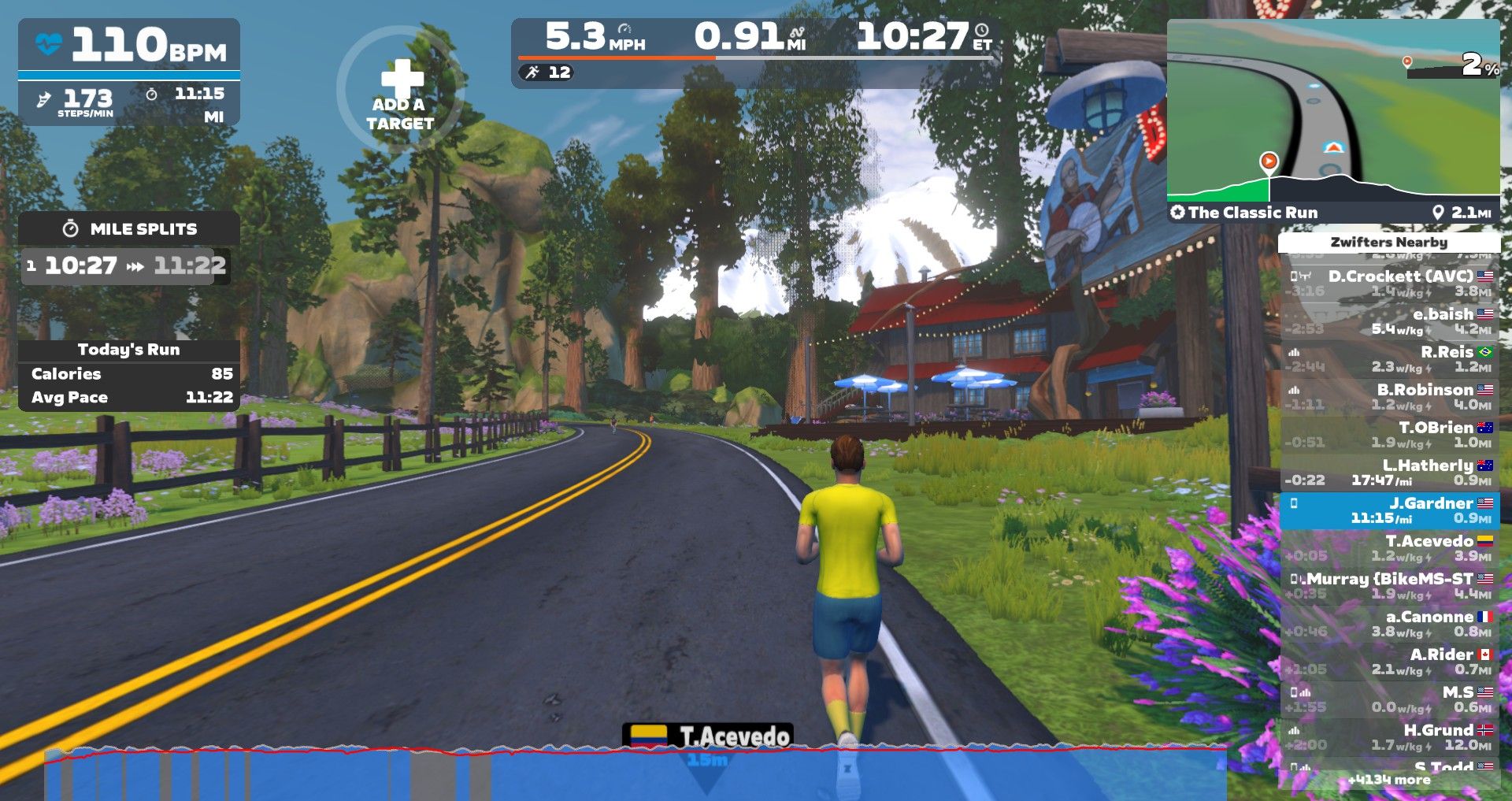Choose e.baish from the nearby list
Image resolution: width=1512 pixels, height=801 pixels.
tap(1390, 321)
